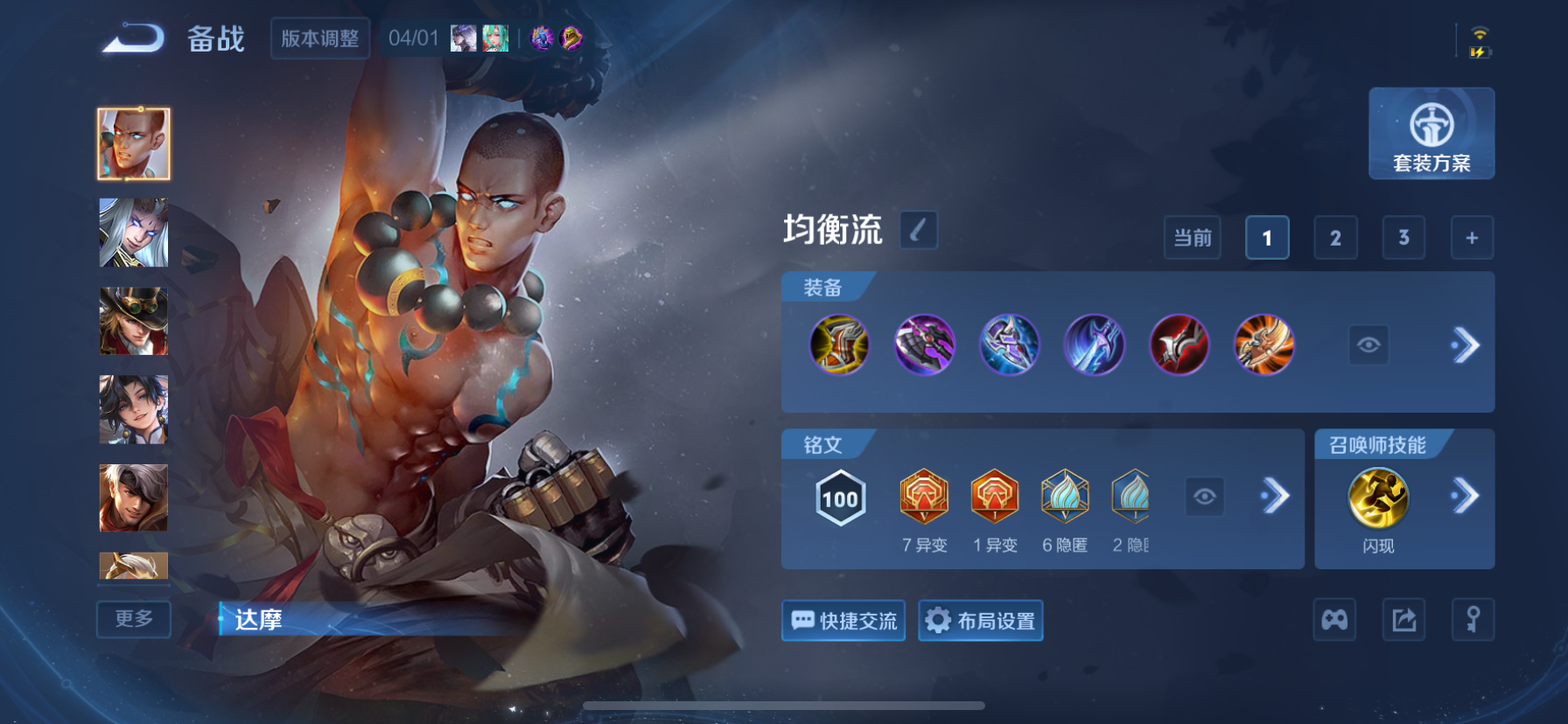Open the 布局设置 layout settings button
Image resolution: width=1568 pixels, height=724 pixels.
(x=980, y=621)
